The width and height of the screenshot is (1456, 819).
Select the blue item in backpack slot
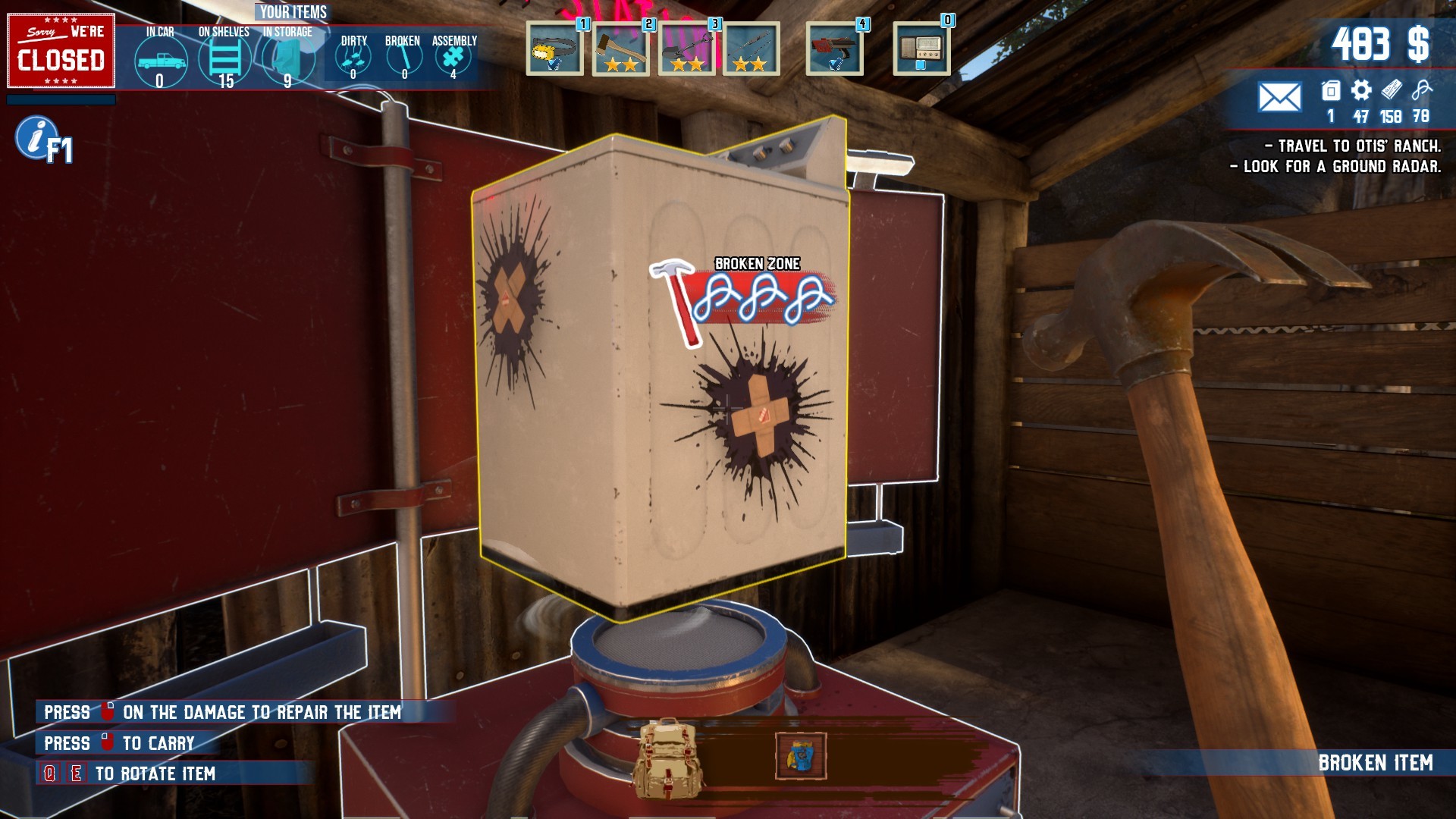coord(801,756)
